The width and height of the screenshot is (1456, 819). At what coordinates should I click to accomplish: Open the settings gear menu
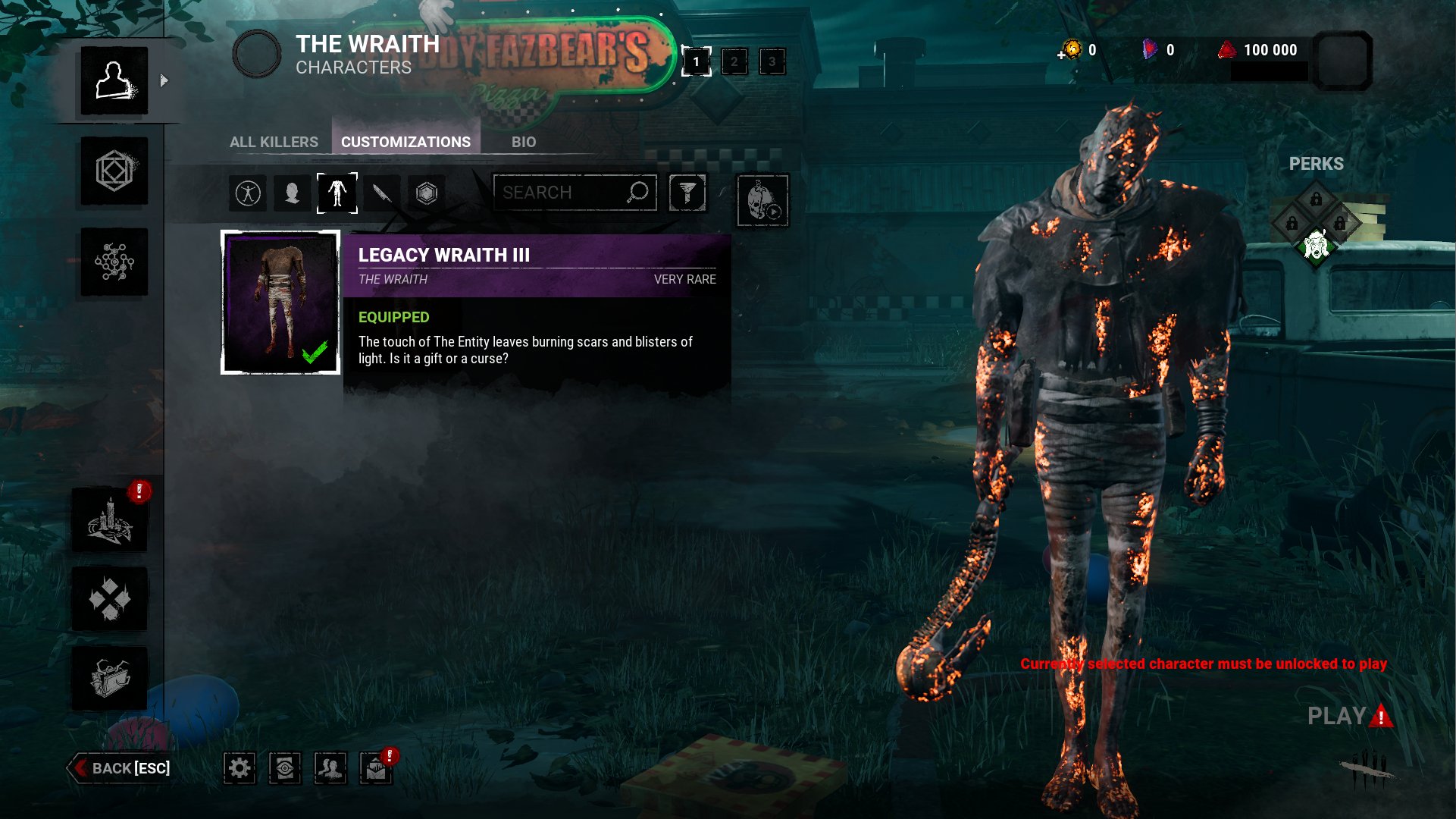pos(240,768)
